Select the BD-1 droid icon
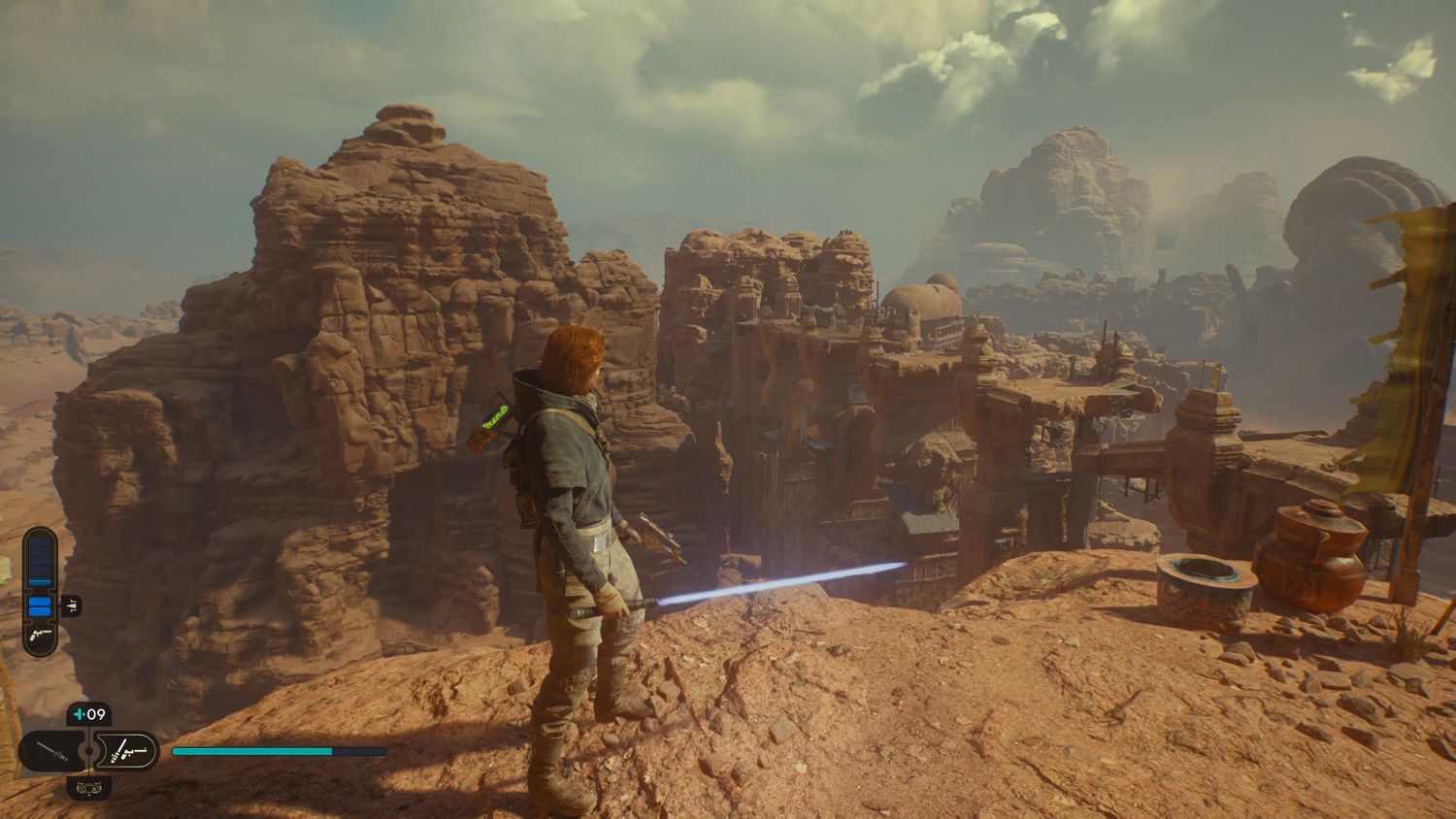 pos(88,787)
